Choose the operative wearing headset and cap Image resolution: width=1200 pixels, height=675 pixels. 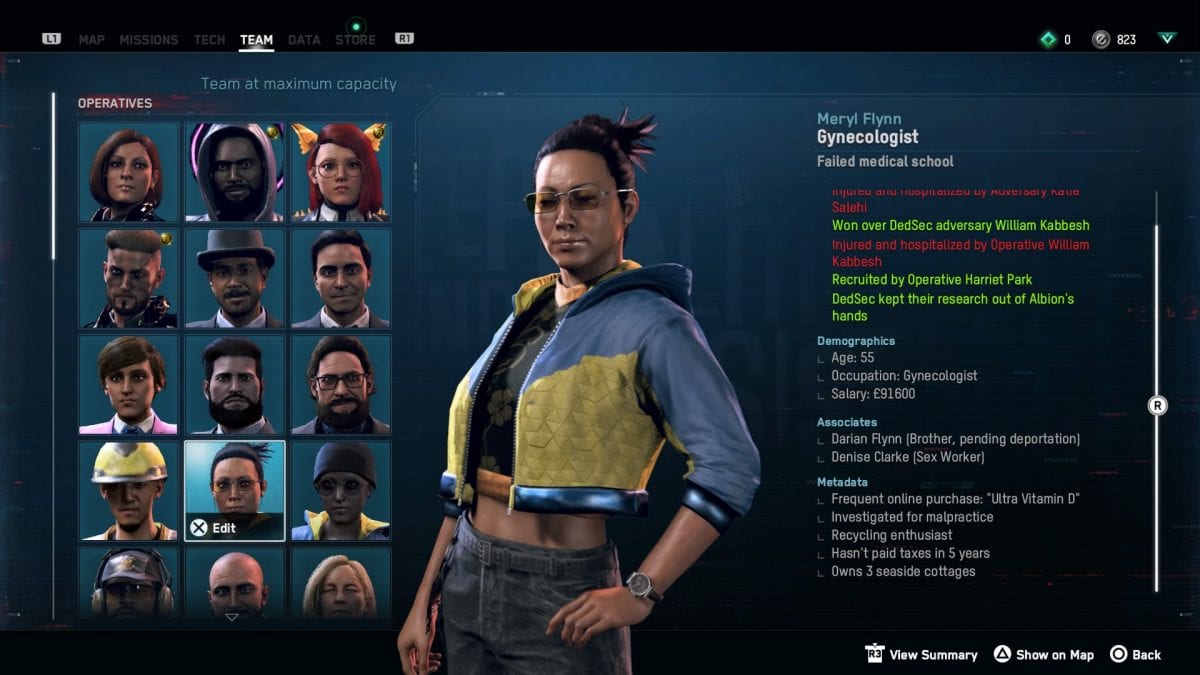[x=129, y=583]
